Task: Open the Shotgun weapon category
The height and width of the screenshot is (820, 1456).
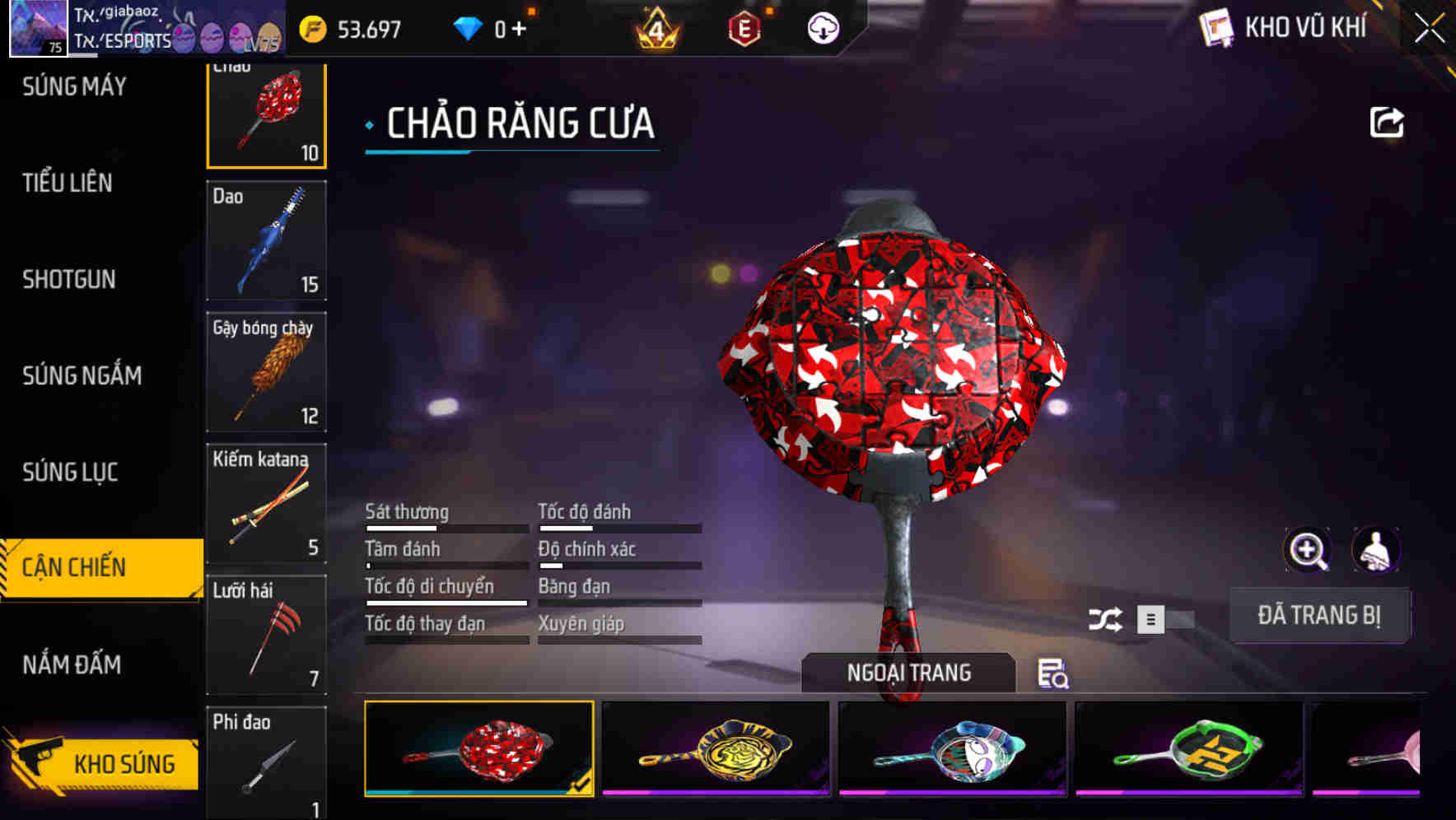Action: point(69,280)
